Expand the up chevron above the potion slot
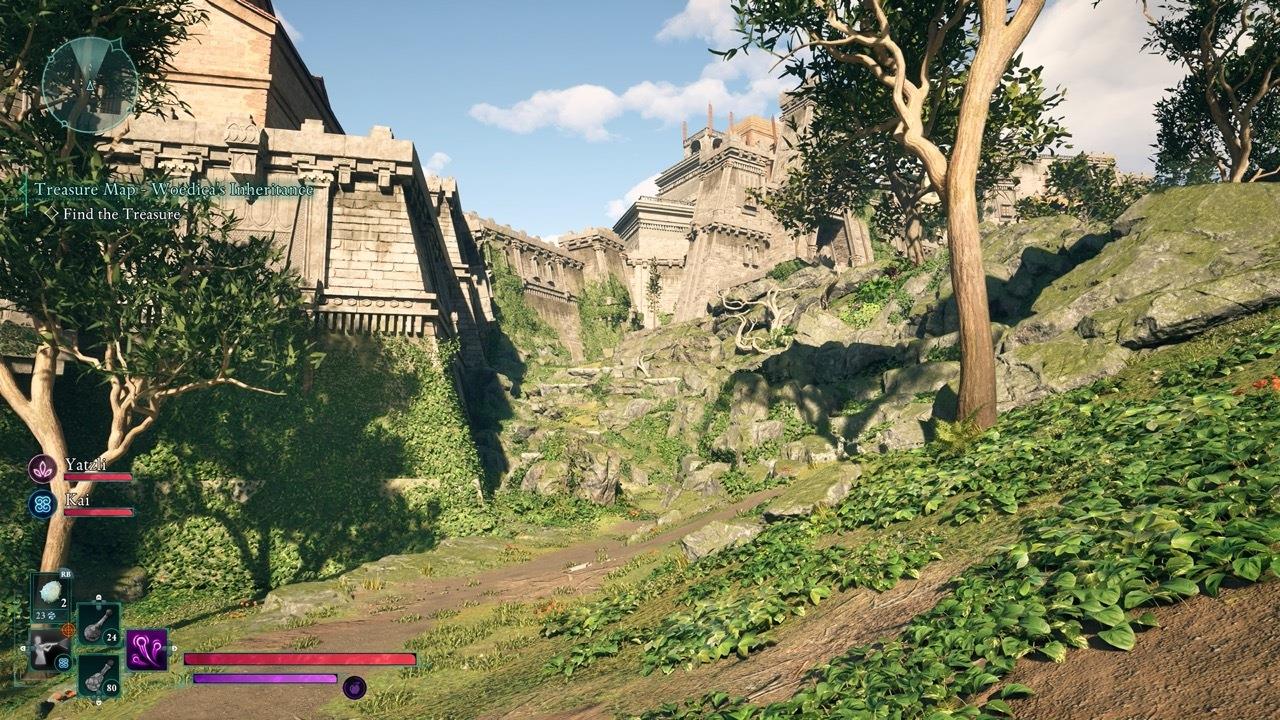The height and width of the screenshot is (720, 1280). click(x=98, y=598)
